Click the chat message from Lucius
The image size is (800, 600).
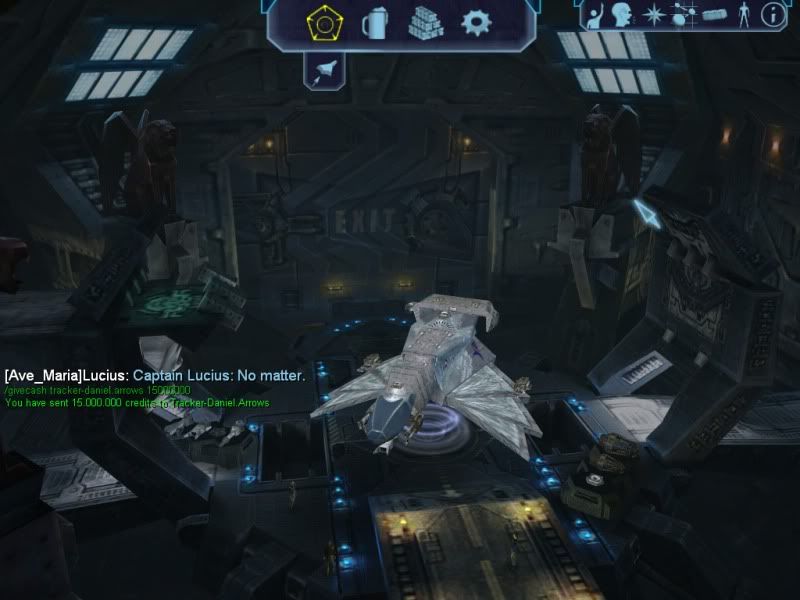(154, 376)
